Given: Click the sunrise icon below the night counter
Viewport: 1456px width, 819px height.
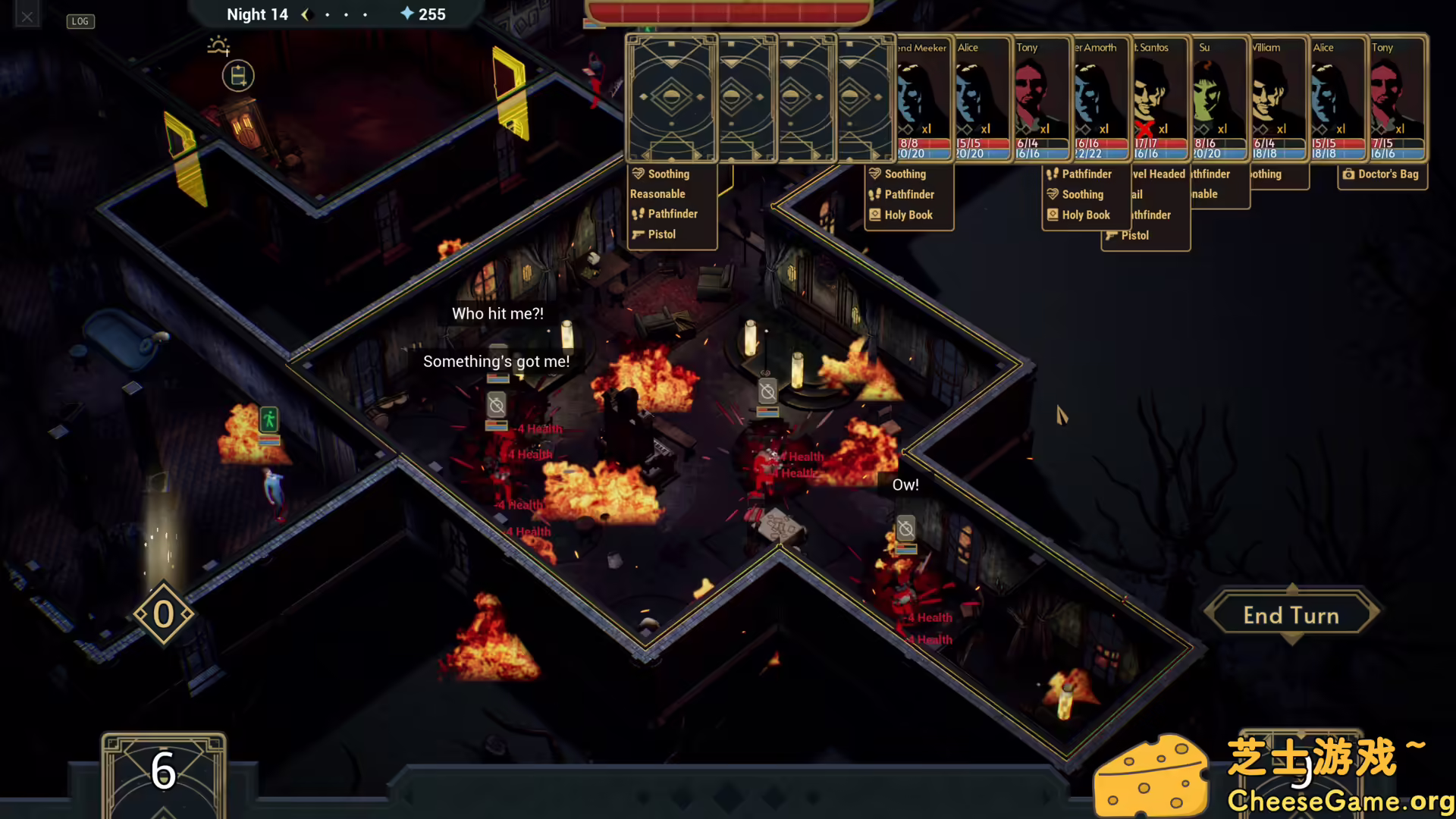Looking at the screenshot, I should click(218, 46).
